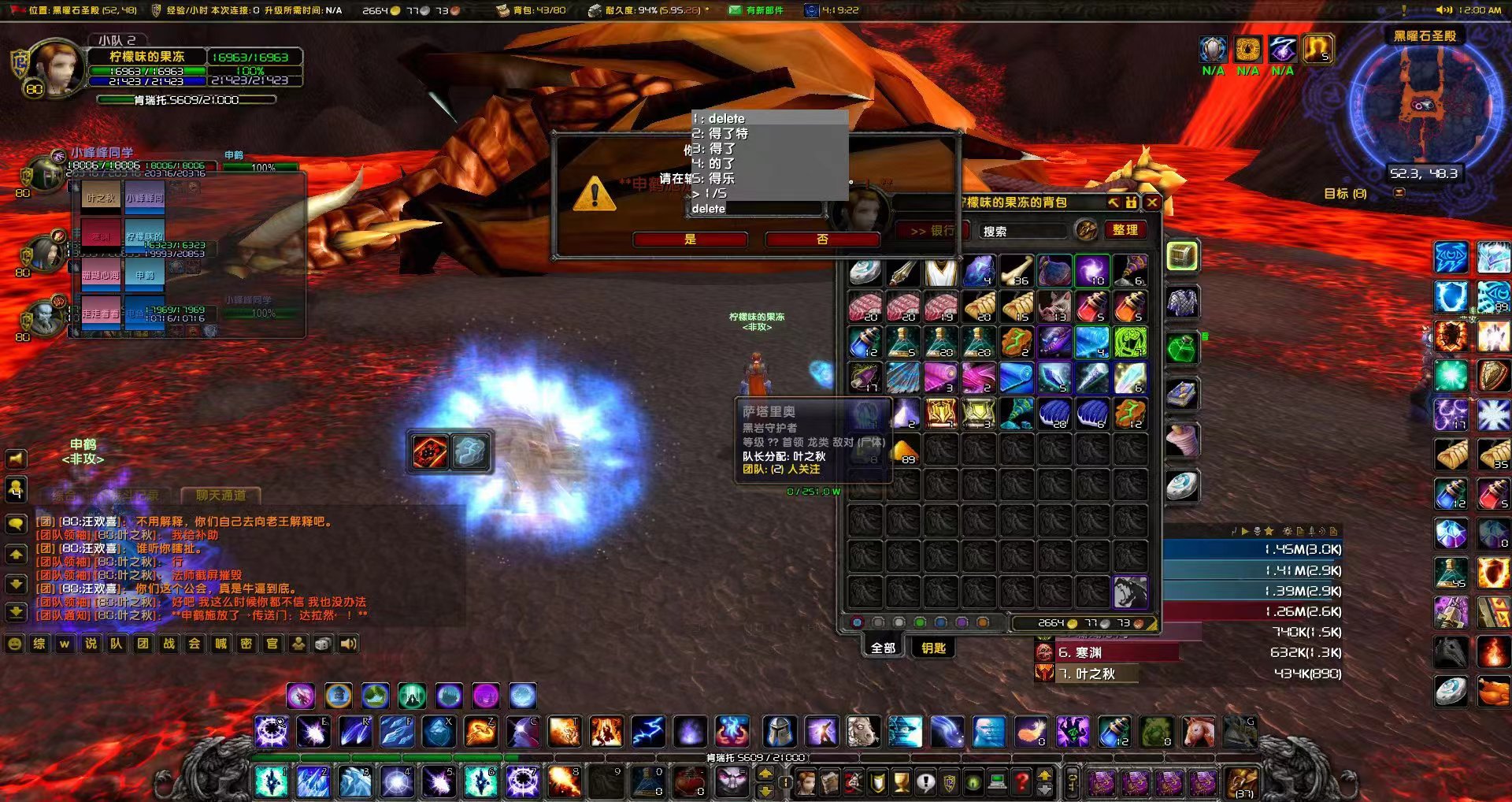Image resolution: width=1512 pixels, height=802 pixels.
Task: Open the 聊天通道 chat tab
Action: click(220, 496)
